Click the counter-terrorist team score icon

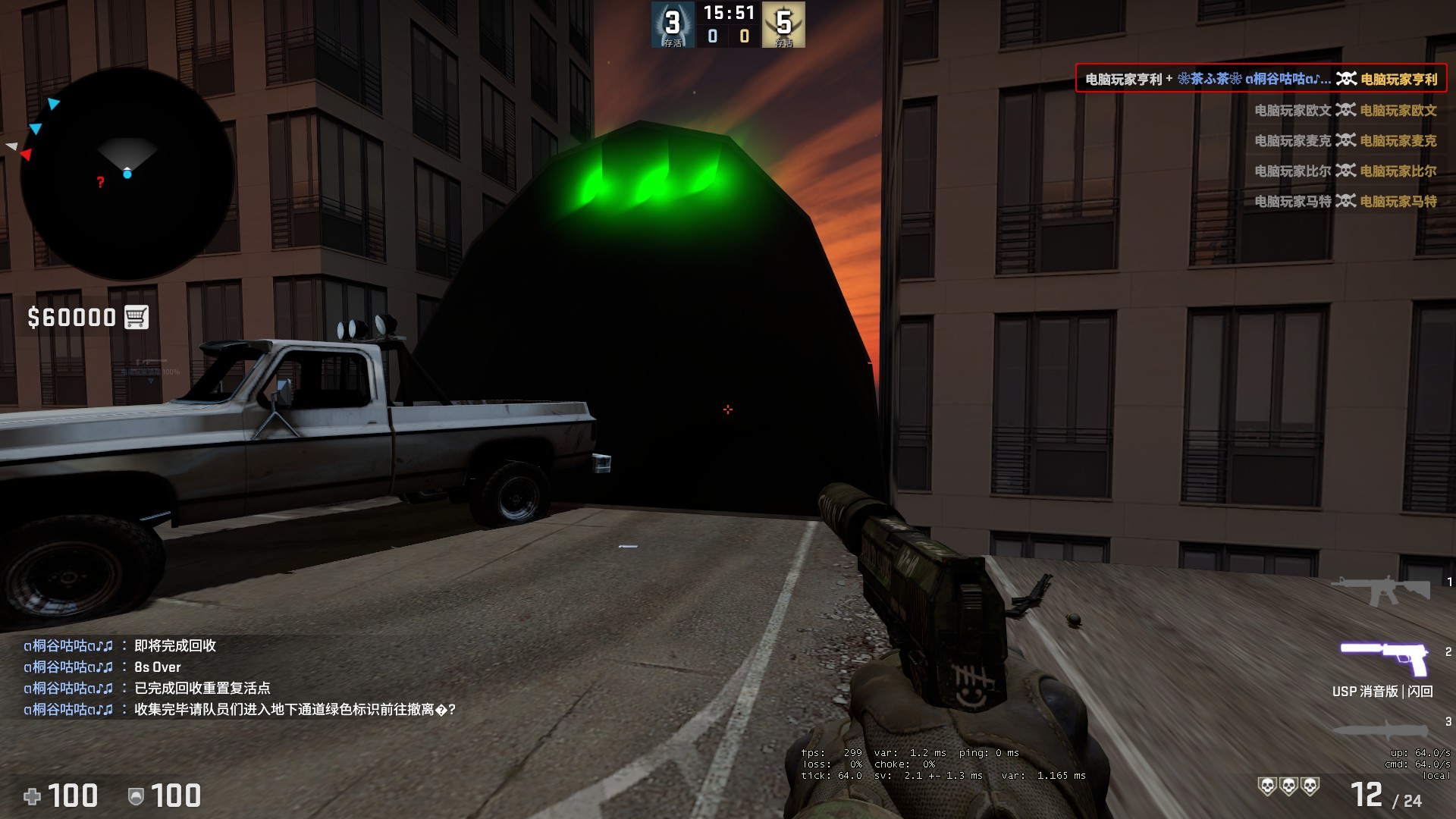tap(672, 24)
